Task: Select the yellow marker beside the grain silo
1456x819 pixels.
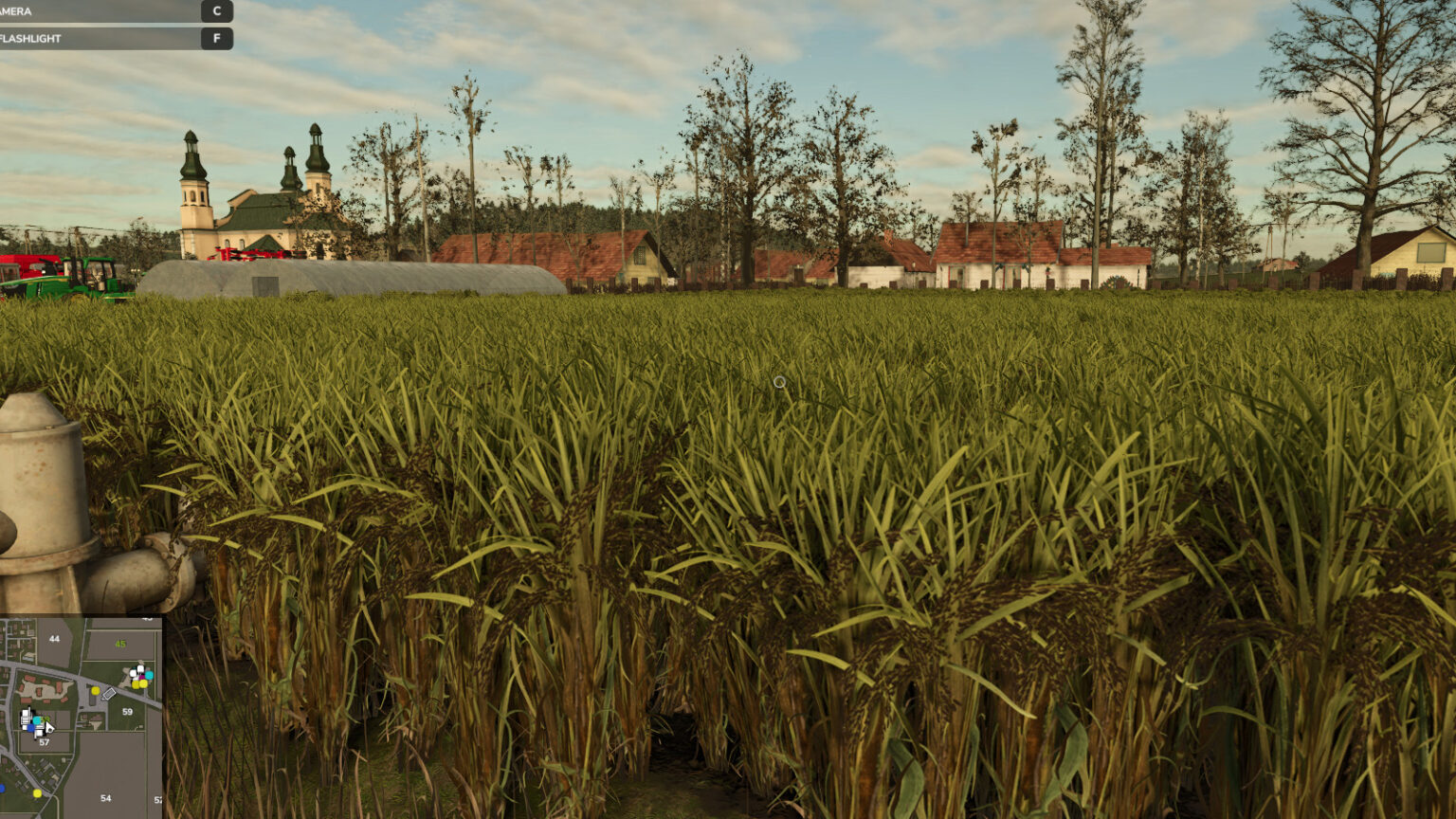Action: pos(95,691)
